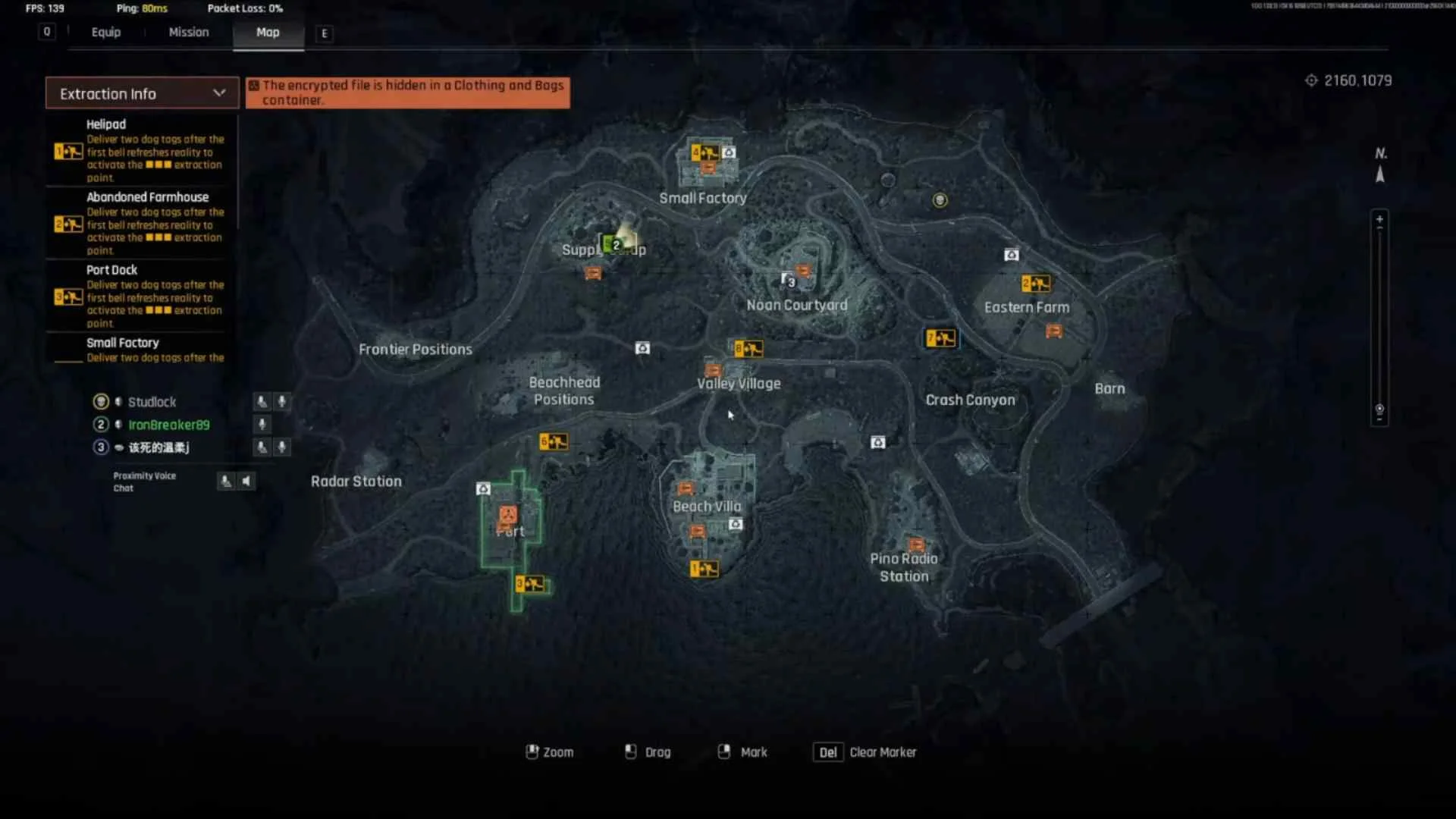Select extraction point 7 near Eastern Farm
The height and width of the screenshot is (819, 1456).
coord(940,338)
